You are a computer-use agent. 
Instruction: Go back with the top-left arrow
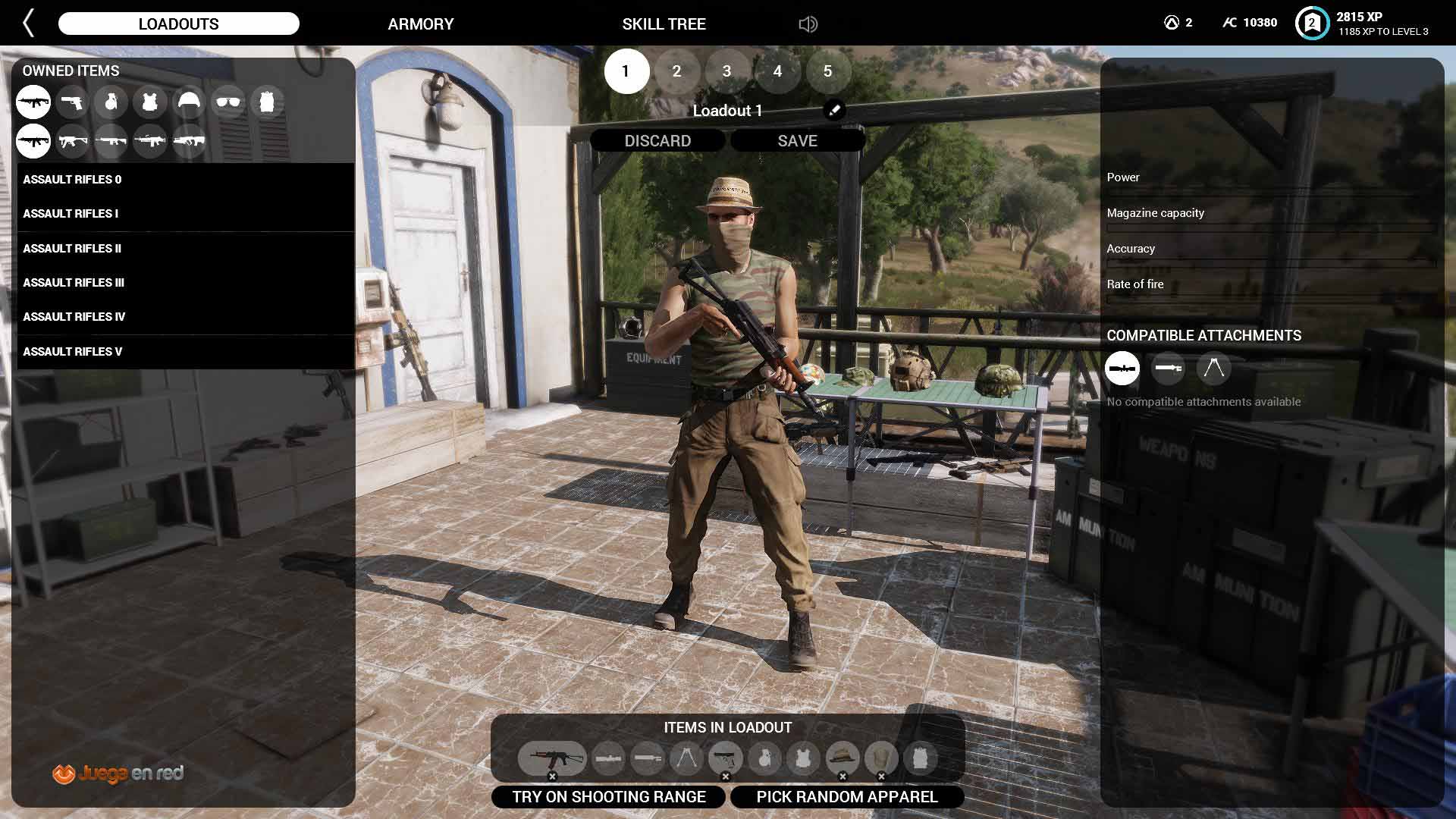(29, 24)
